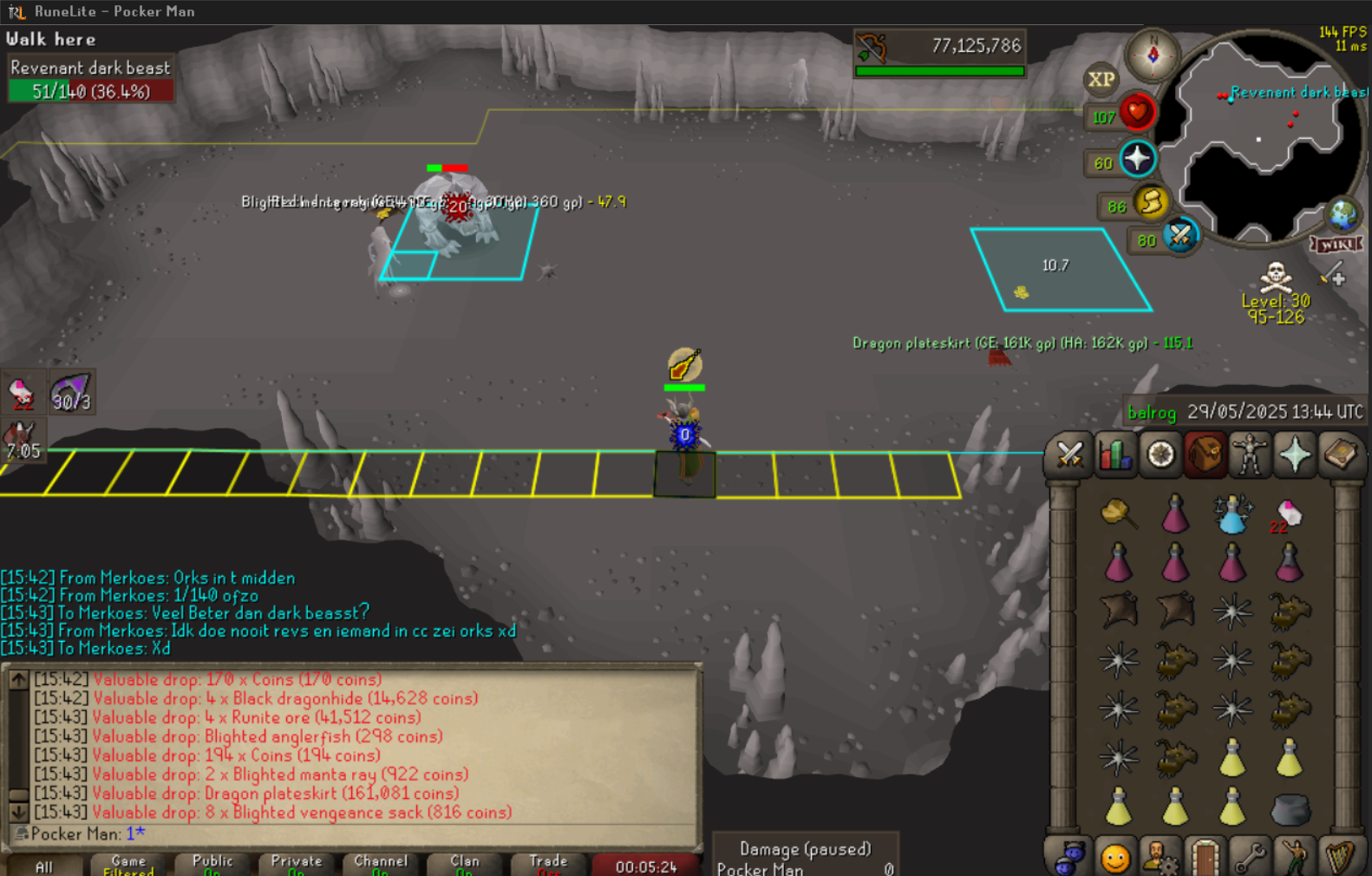Screen dimensions: 1372x876
Task: Switch to the Skills tab
Action: [x=1115, y=454]
